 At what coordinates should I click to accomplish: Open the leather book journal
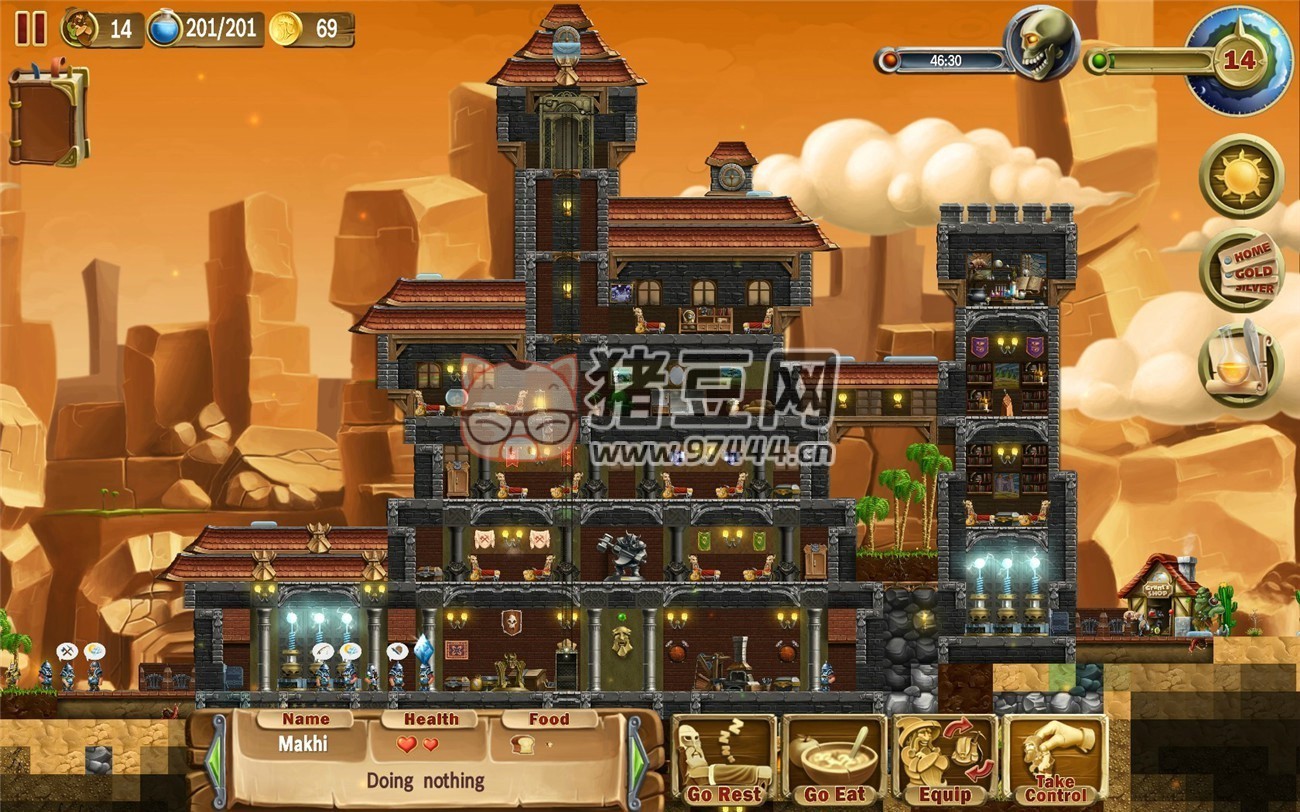point(47,117)
